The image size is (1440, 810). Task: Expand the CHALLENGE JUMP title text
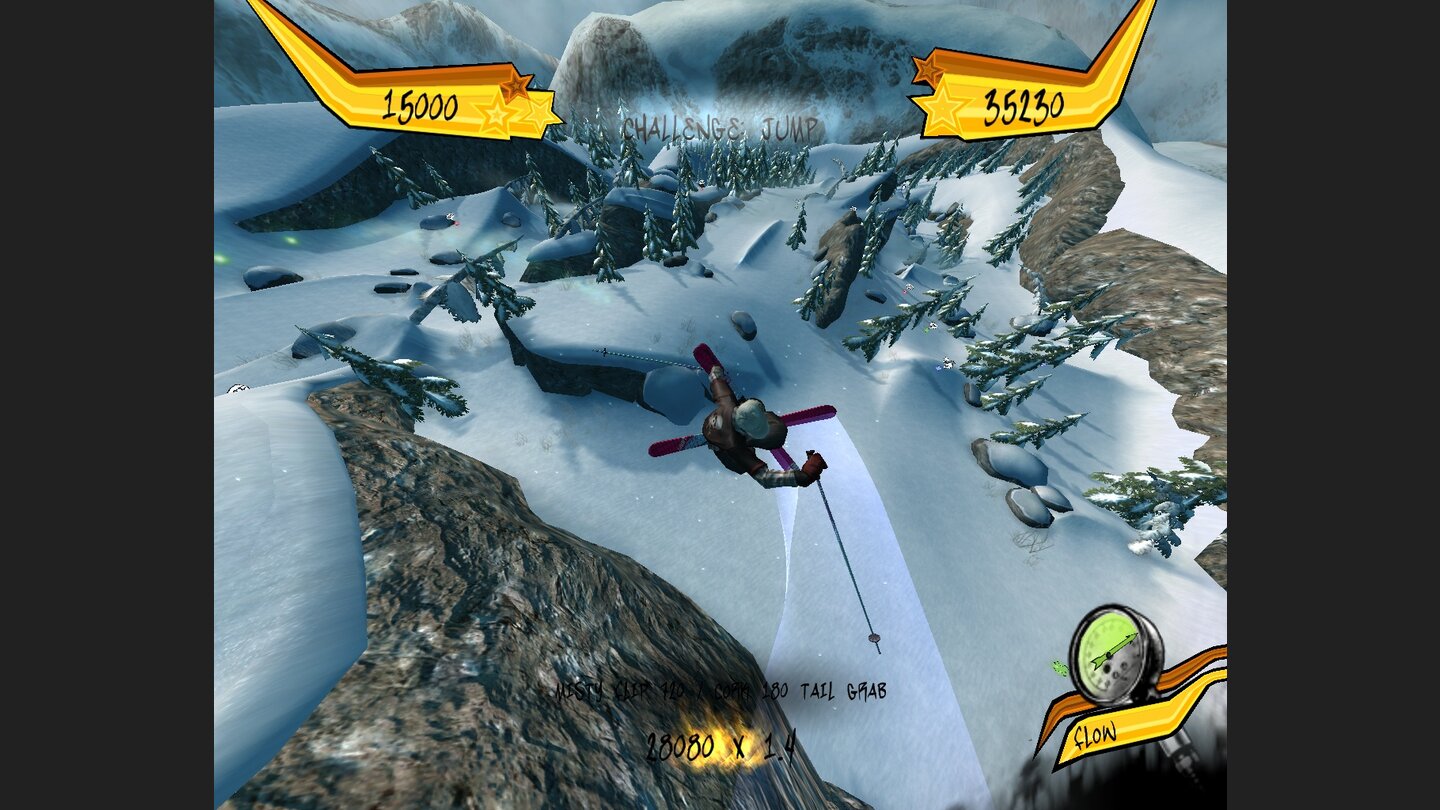[720, 128]
